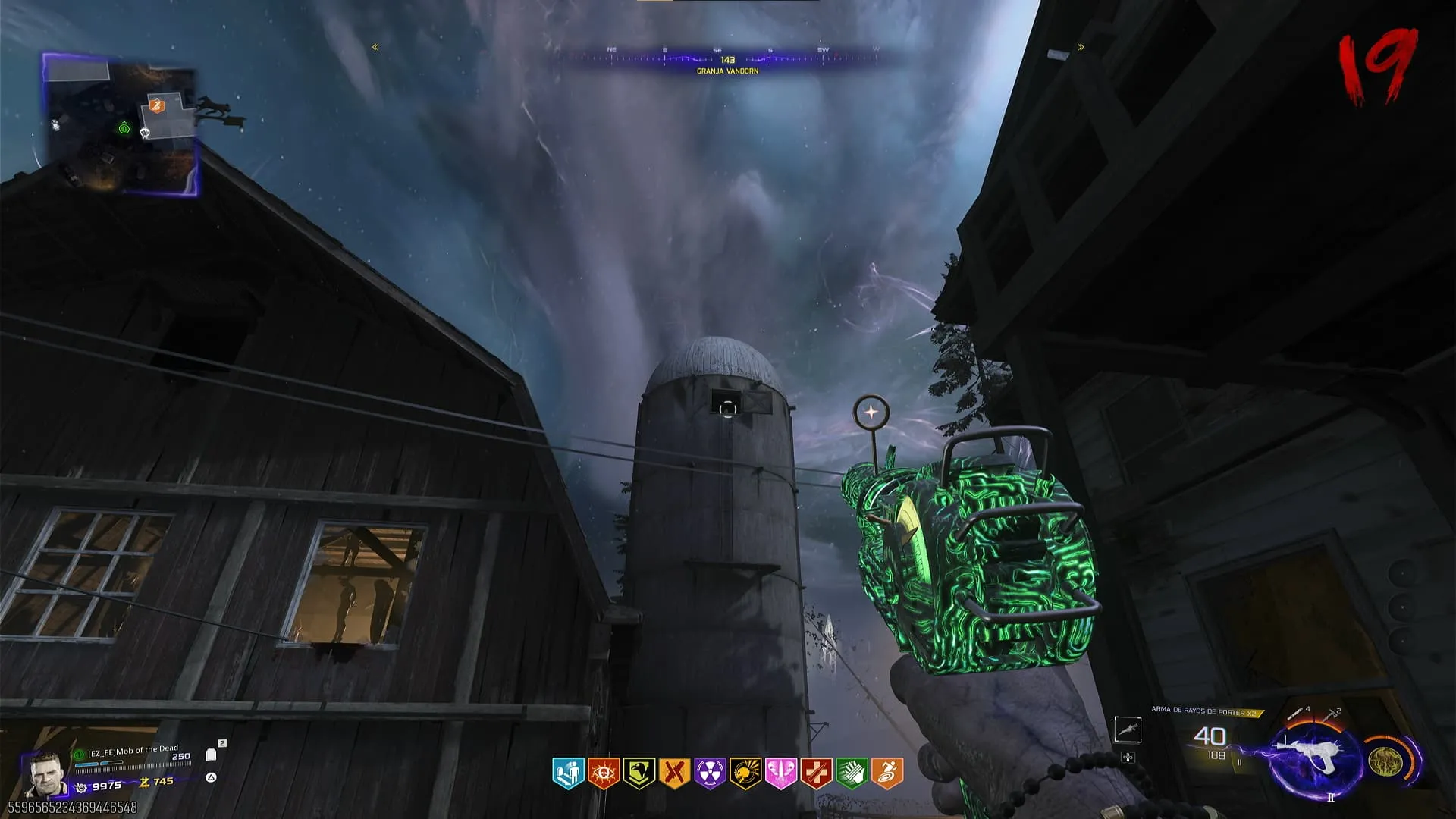Screen dimensions: 1456x819
Task: Click the boxed rifle scorestreak slot
Action: [x=1128, y=730]
